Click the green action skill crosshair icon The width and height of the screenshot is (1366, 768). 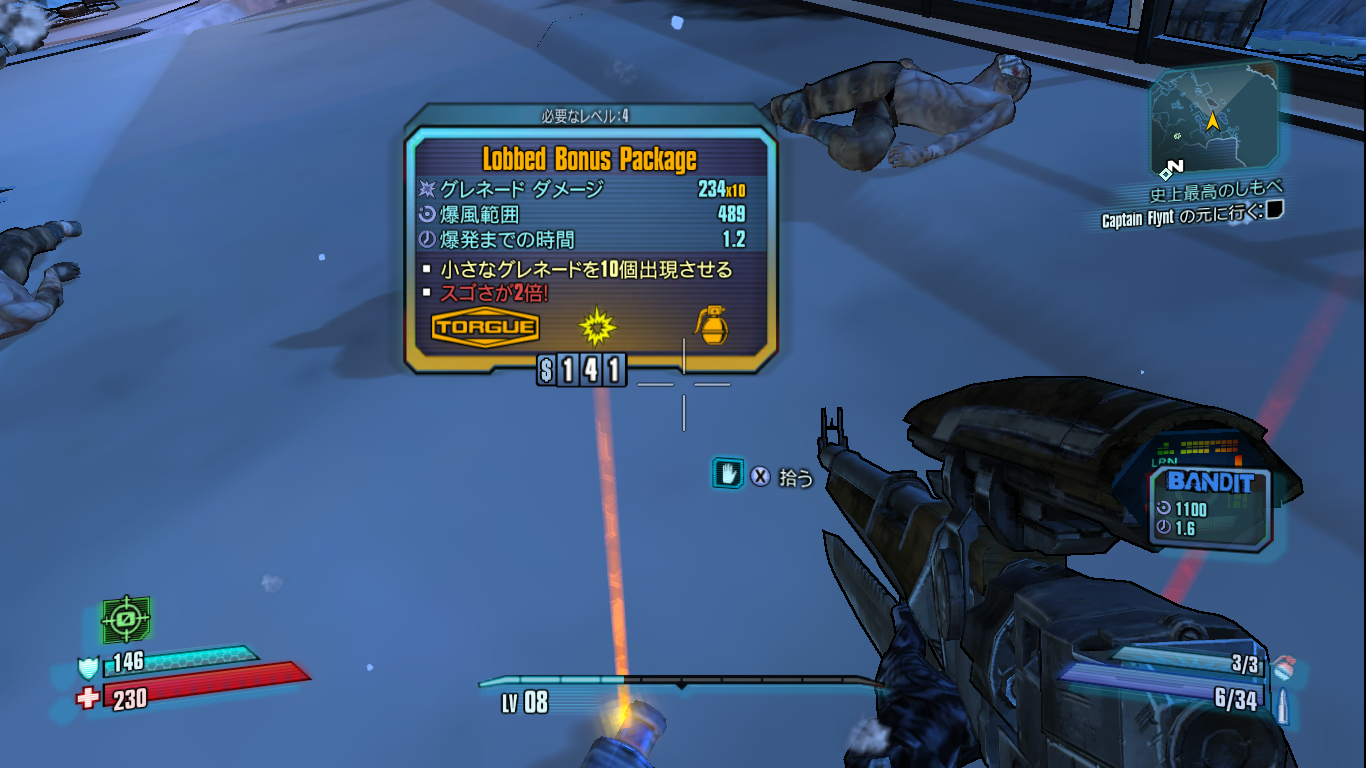pyautogui.click(x=126, y=621)
